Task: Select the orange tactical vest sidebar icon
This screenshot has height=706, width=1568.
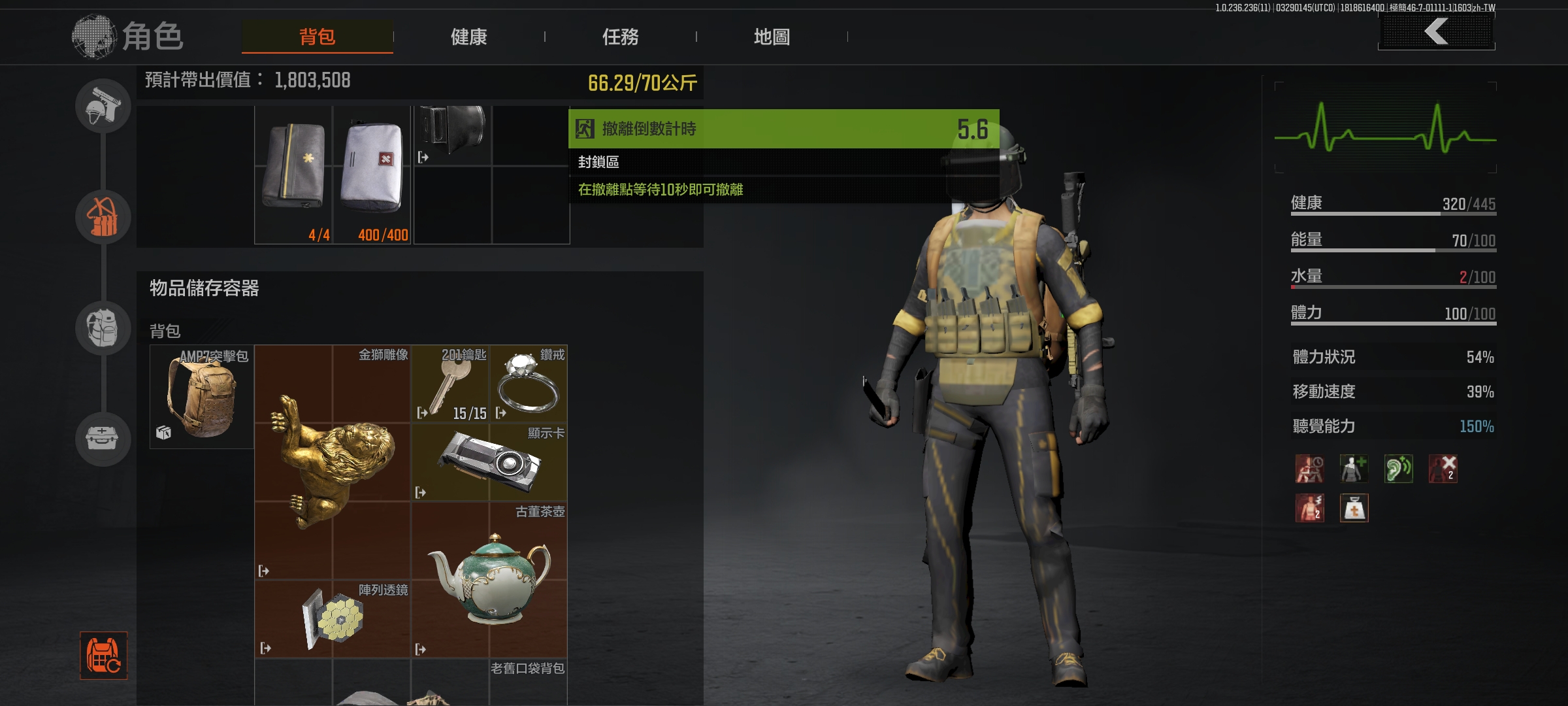Action: 103,217
